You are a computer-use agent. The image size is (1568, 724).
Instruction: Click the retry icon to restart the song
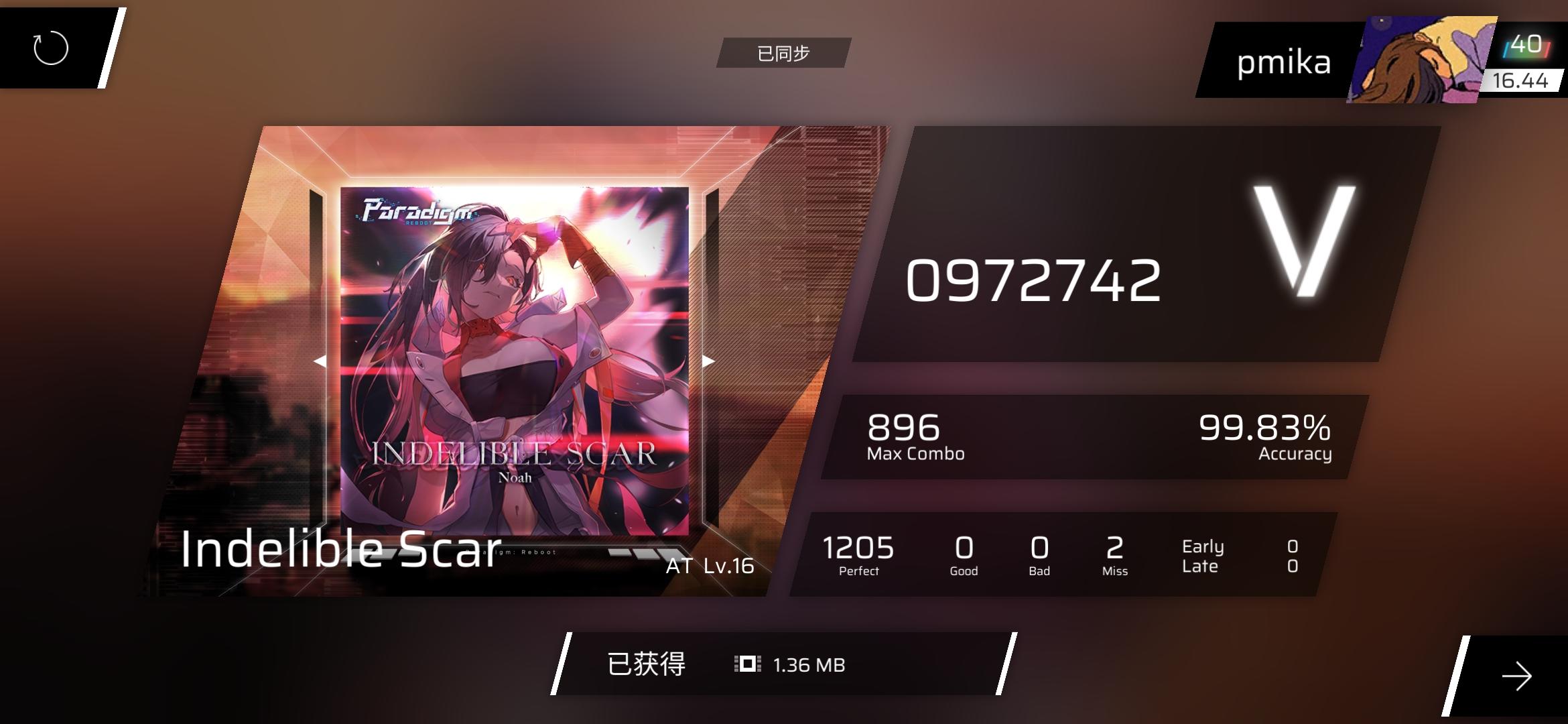tap(50, 48)
